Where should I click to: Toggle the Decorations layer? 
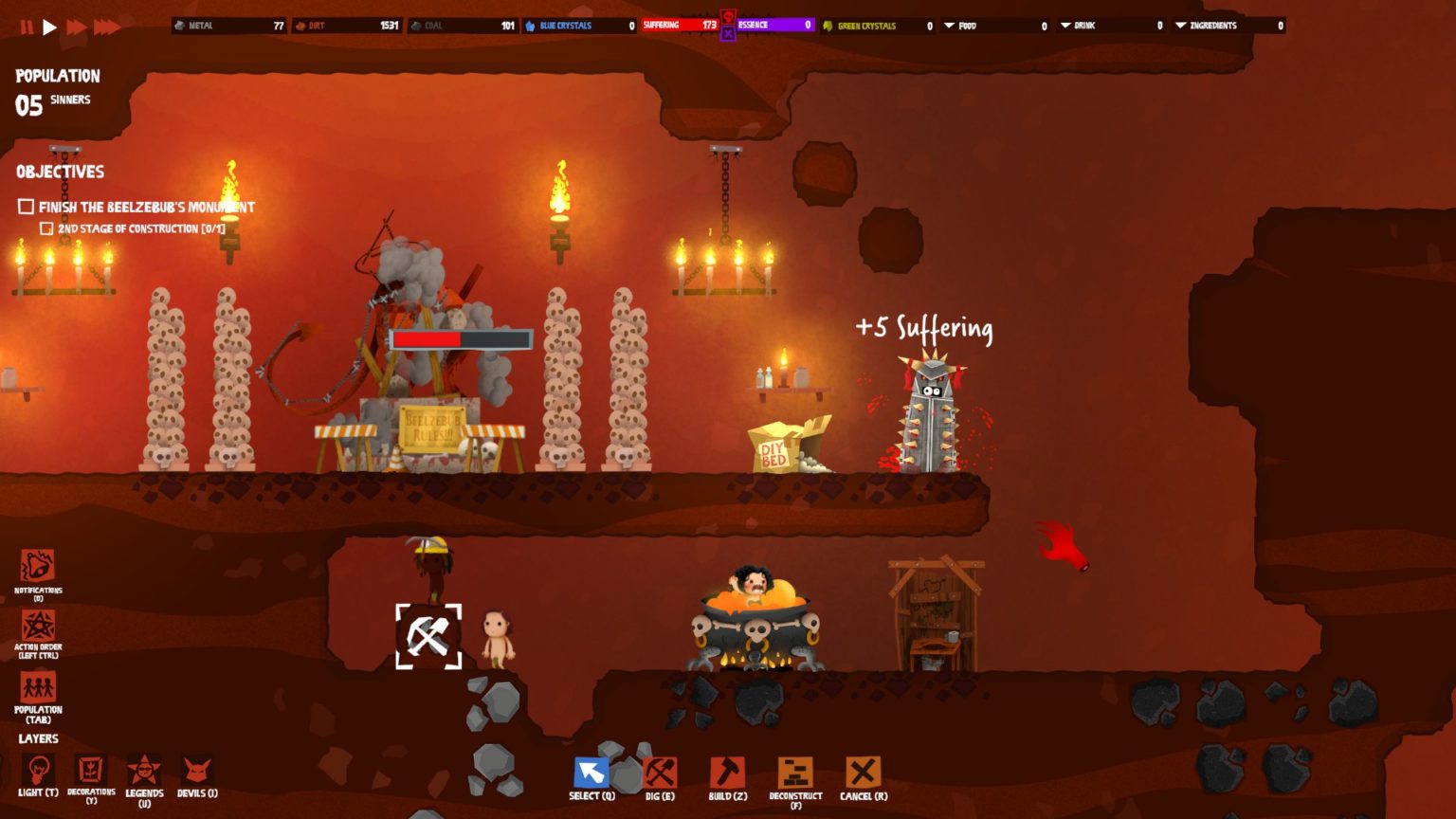coord(91,770)
